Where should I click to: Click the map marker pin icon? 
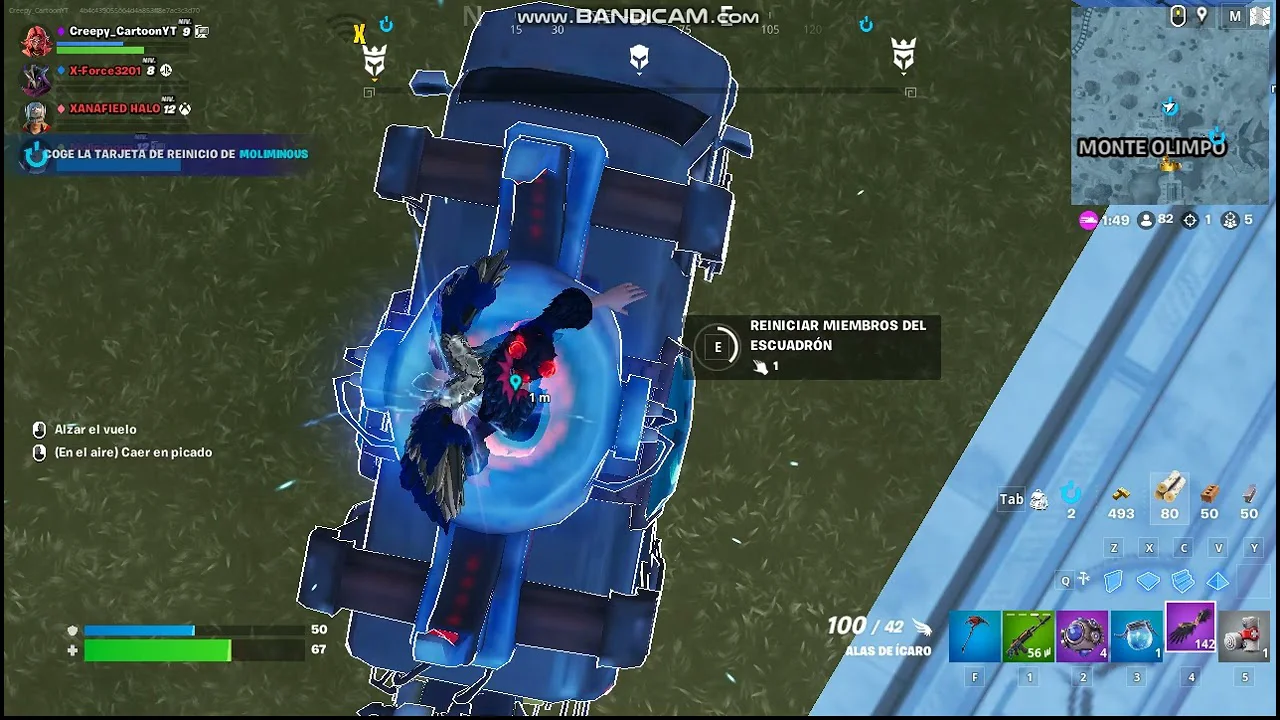click(1202, 16)
